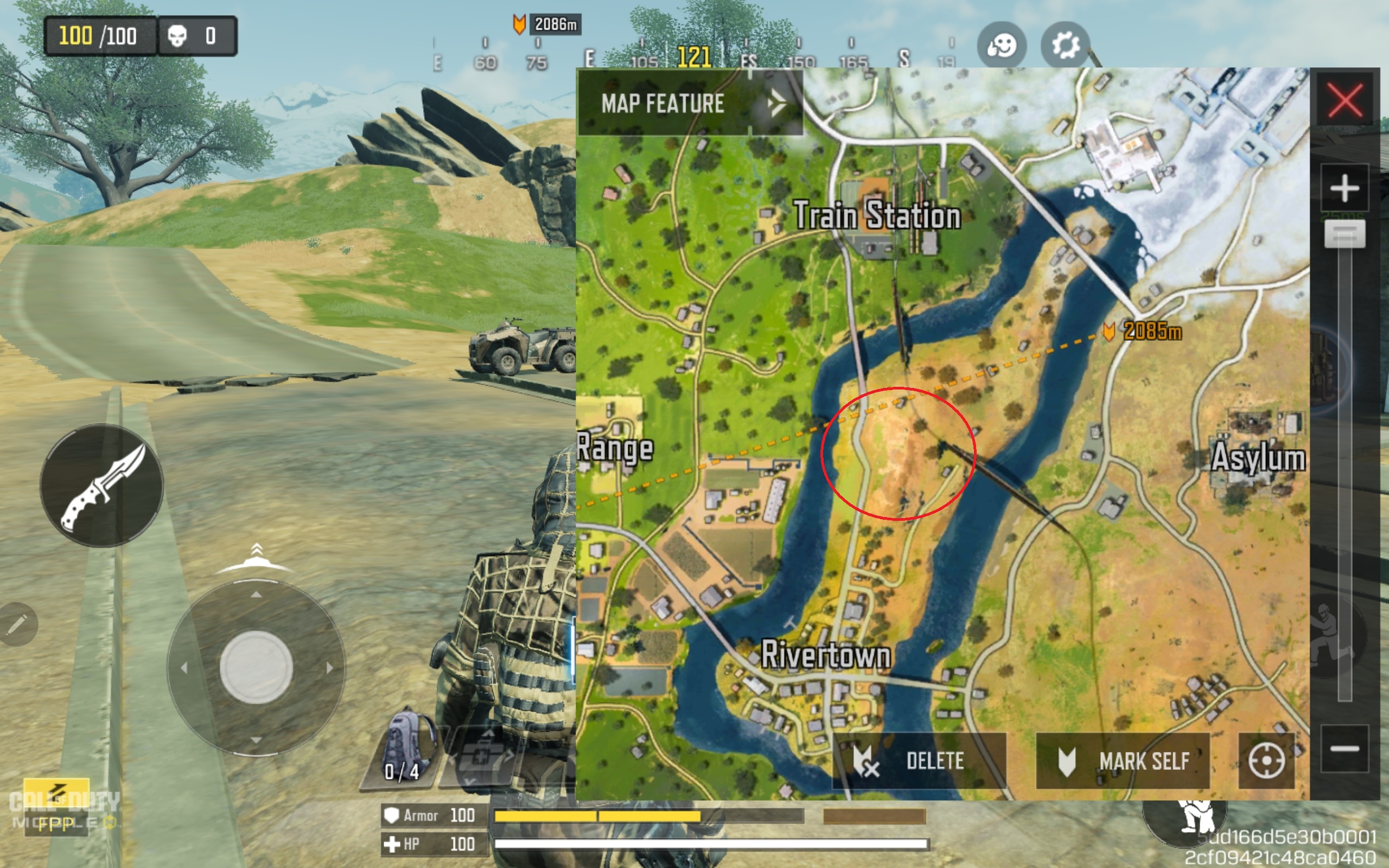Open the Map Feature panel
This screenshot has width=1389, height=868.
tap(689, 103)
